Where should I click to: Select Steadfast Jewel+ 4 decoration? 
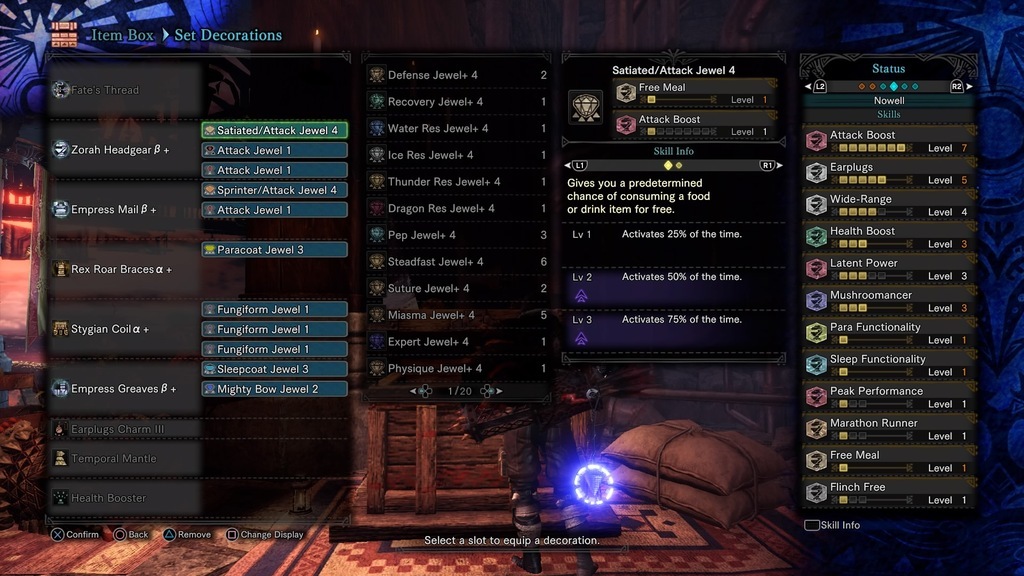point(457,262)
